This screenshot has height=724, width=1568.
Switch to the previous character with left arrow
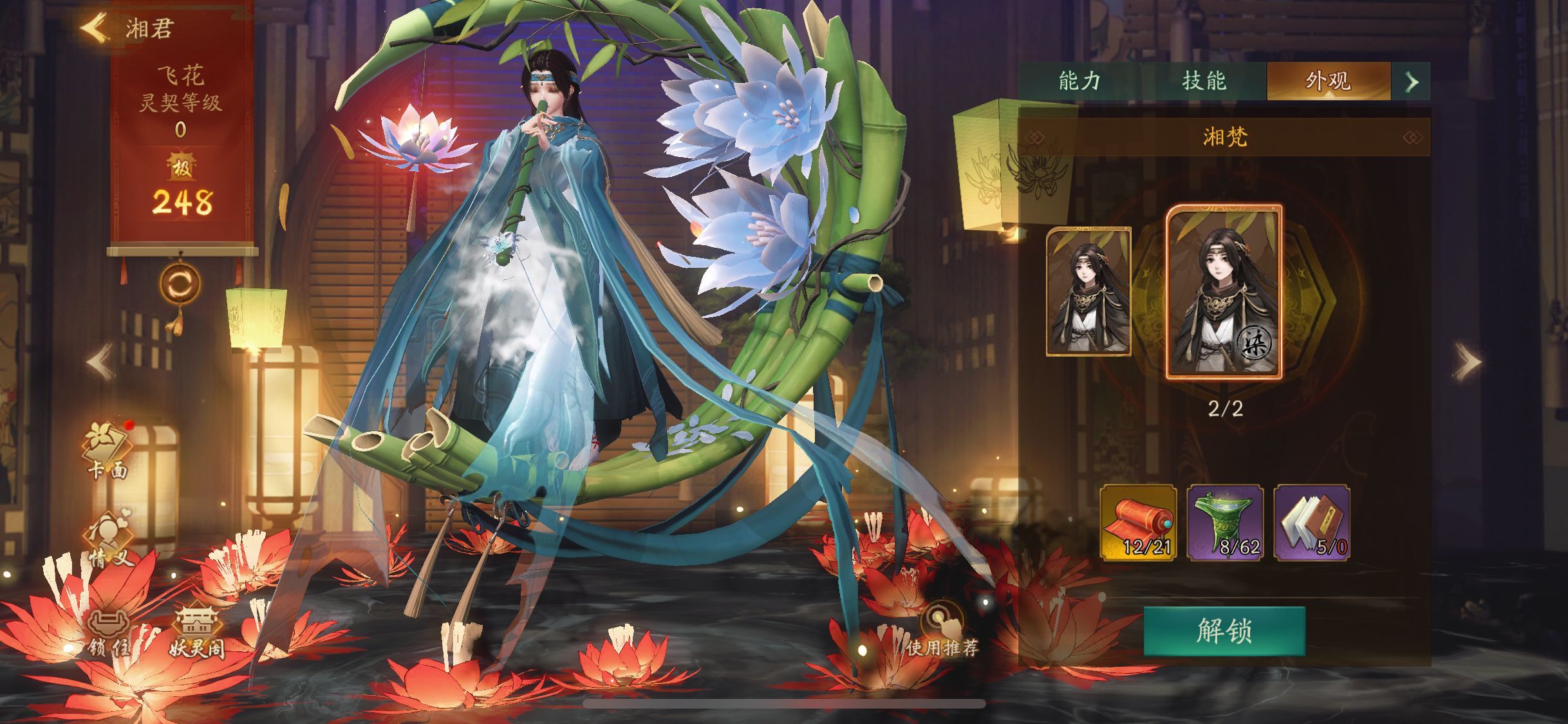point(100,362)
